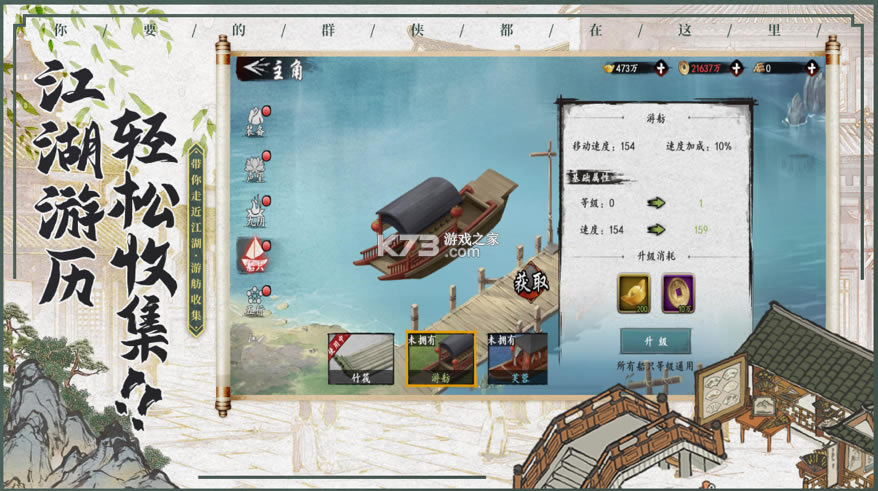
Task: Inspect the gold ingot upgrade cost
Action: (633, 293)
